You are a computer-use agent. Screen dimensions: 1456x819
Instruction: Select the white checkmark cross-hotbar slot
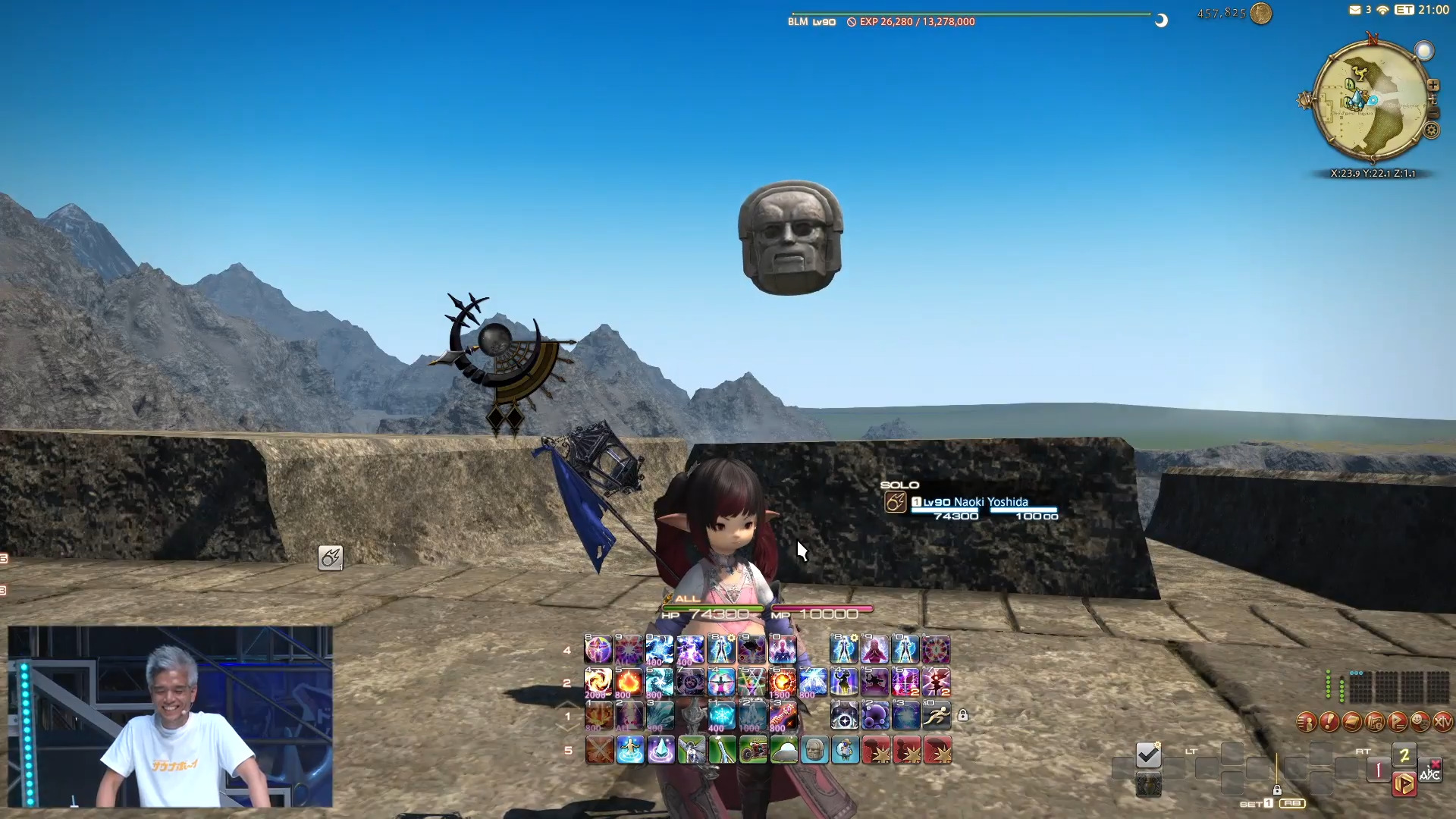click(x=1148, y=755)
